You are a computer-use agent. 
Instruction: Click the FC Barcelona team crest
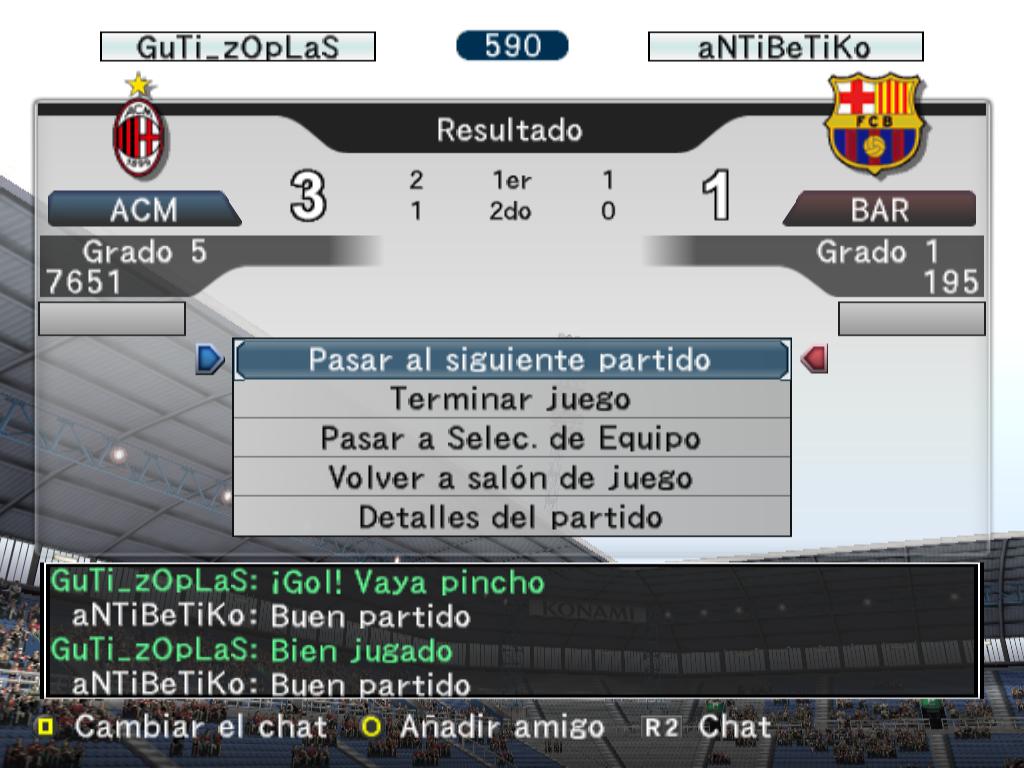873,124
